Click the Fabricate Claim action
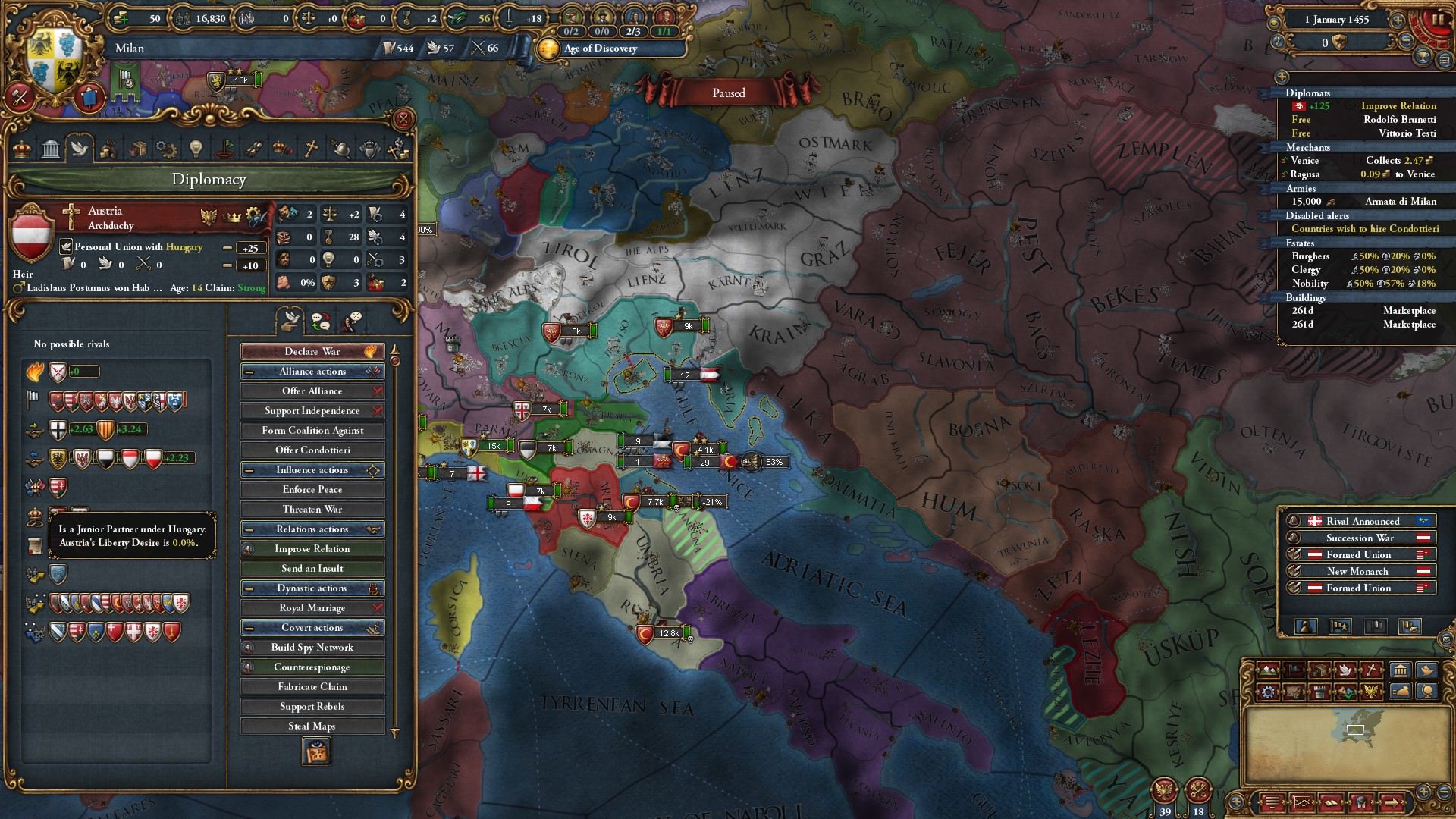 (x=312, y=686)
